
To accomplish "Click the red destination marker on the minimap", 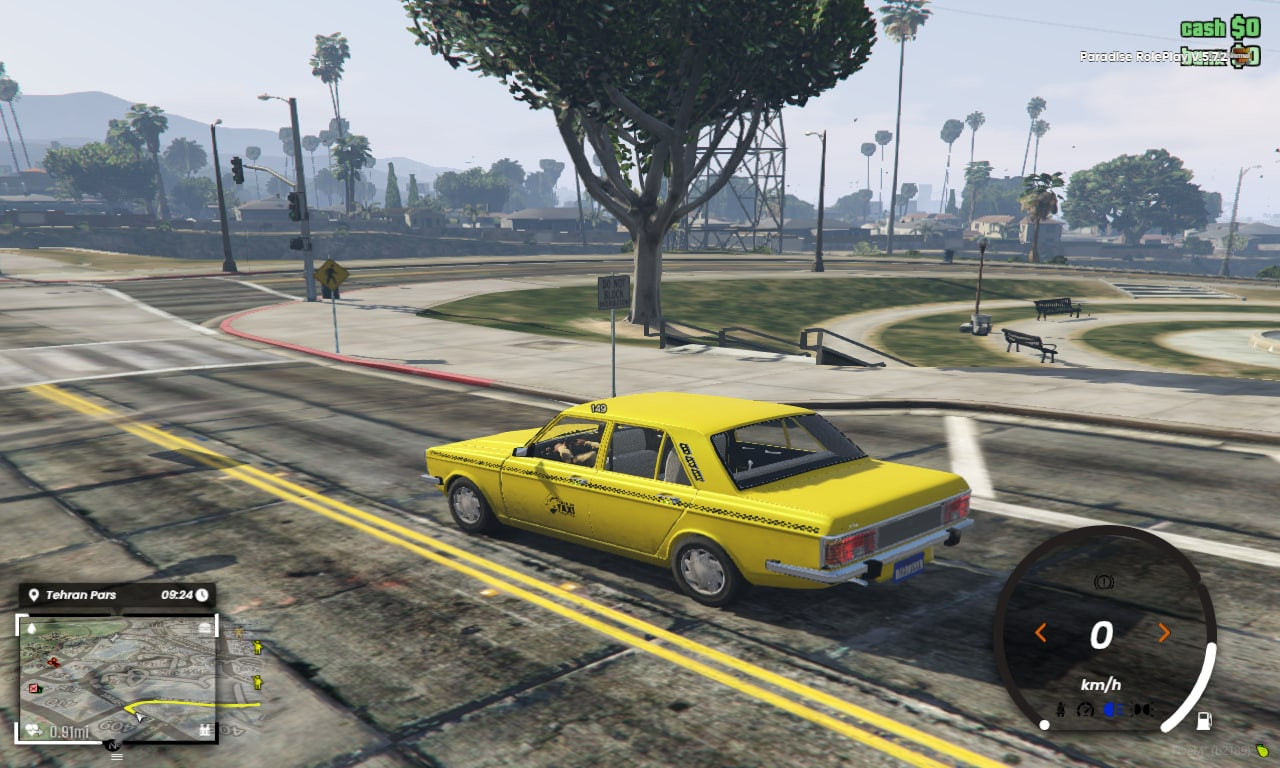I will 33,687.
